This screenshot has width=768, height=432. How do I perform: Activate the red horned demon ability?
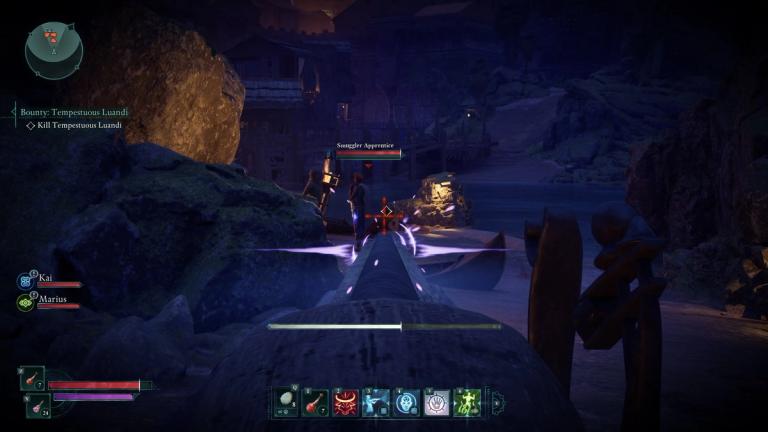[346, 401]
